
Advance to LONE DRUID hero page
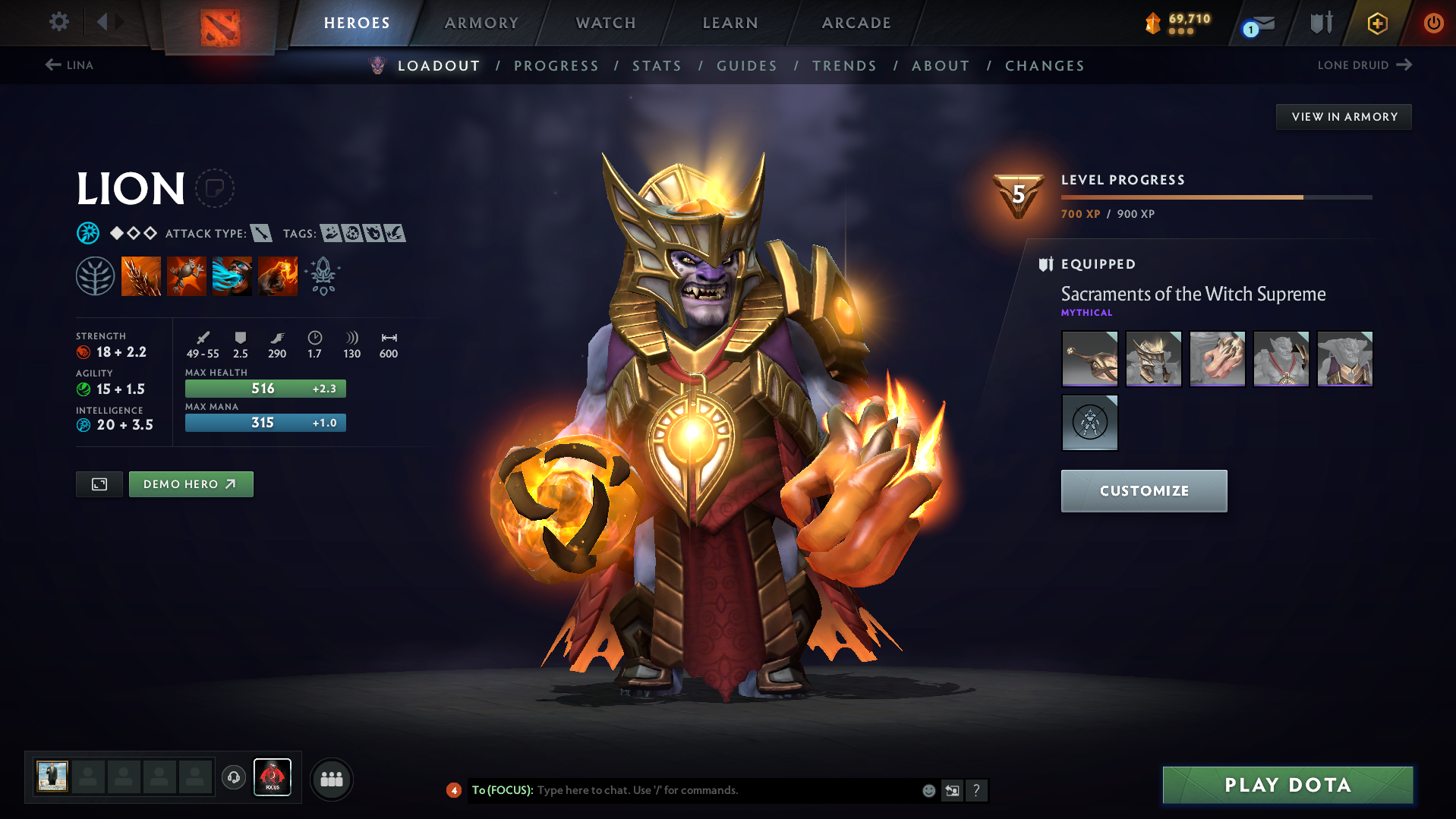(1364, 65)
